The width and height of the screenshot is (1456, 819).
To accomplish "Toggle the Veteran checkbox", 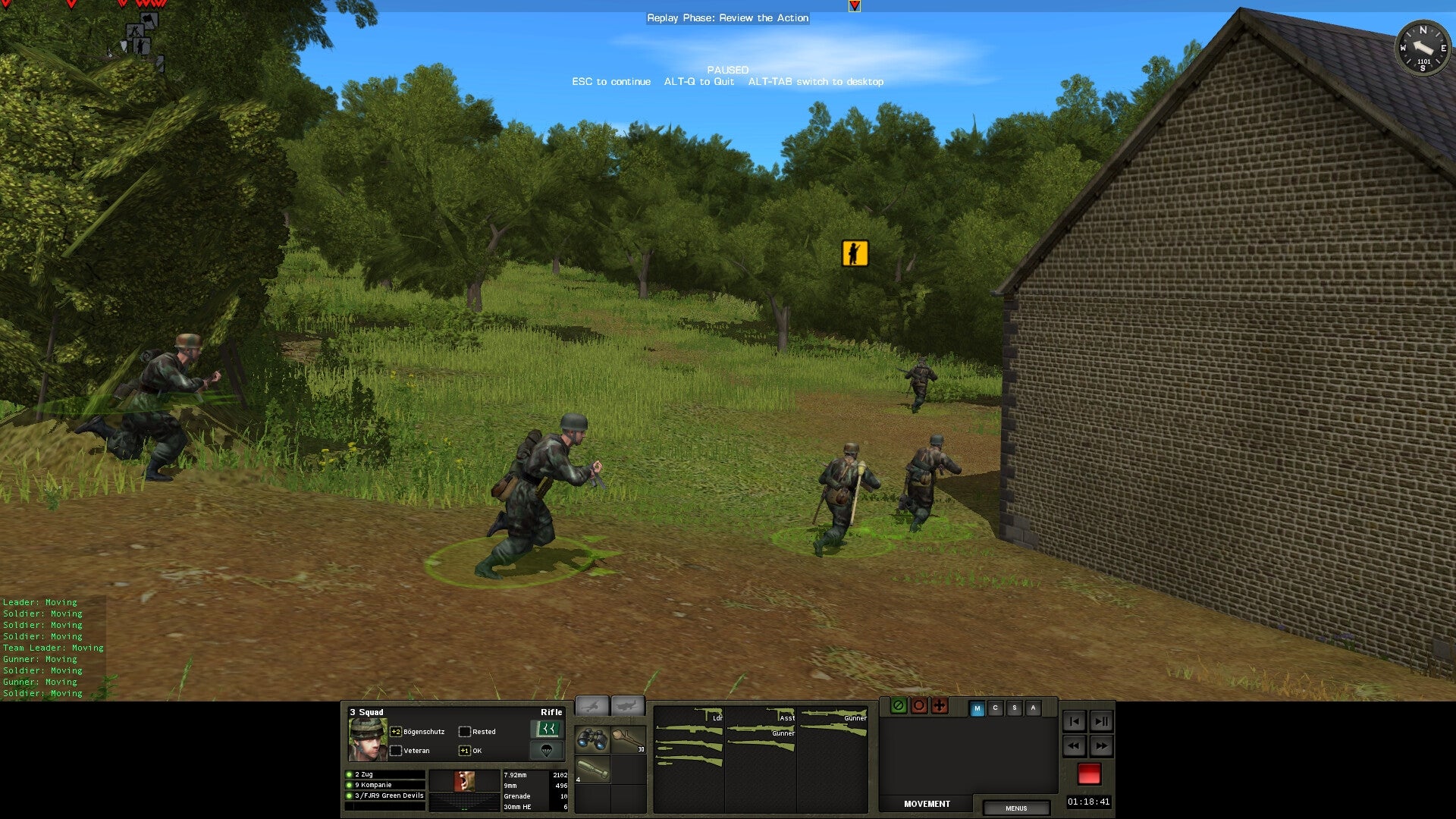I will point(395,750).
